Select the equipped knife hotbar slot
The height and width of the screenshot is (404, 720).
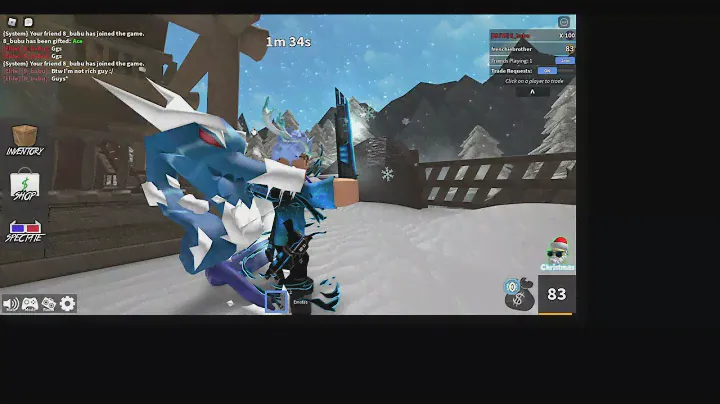tap(276, 301)
